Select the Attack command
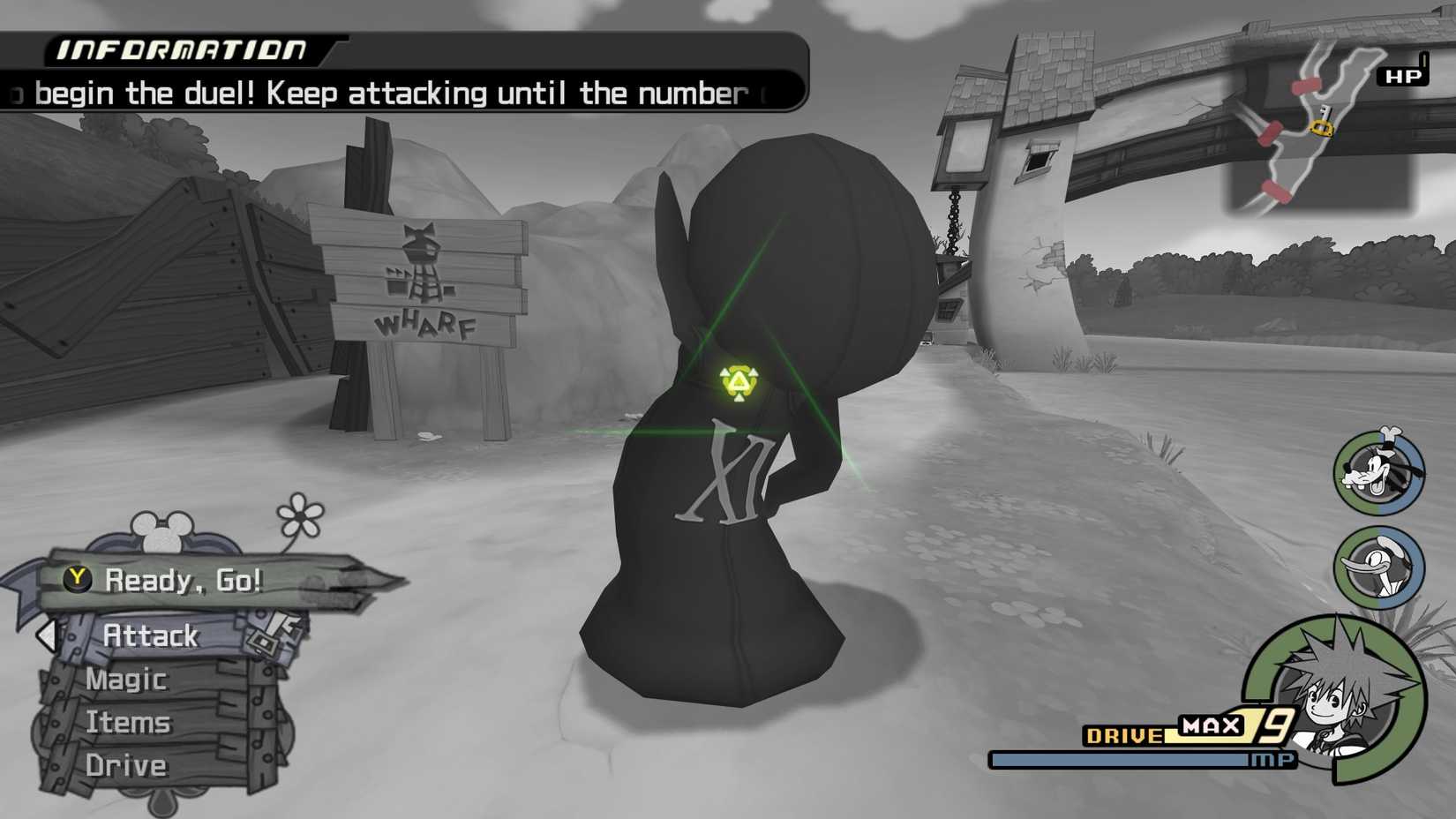 click(x=151, y=635)
